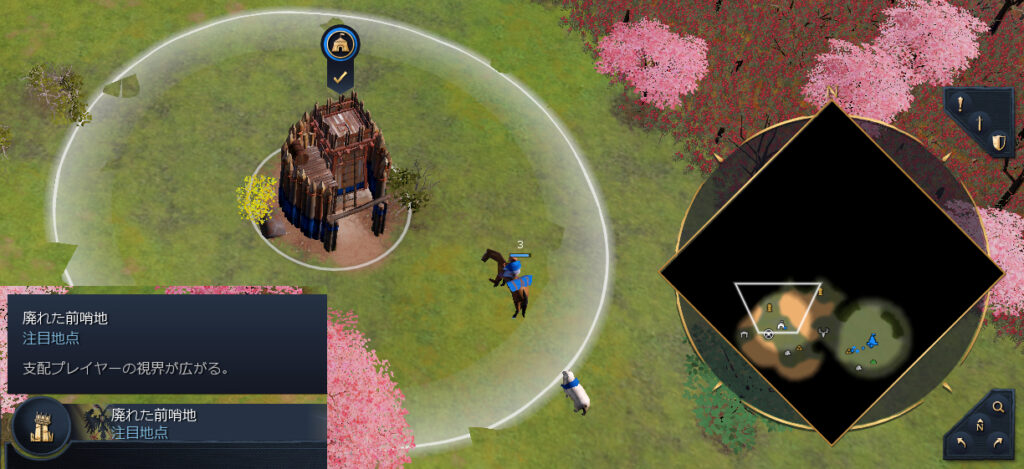Select the blue horseman scout unit
This screenshot has height=469, width=1024.
[x=512, y=278]
